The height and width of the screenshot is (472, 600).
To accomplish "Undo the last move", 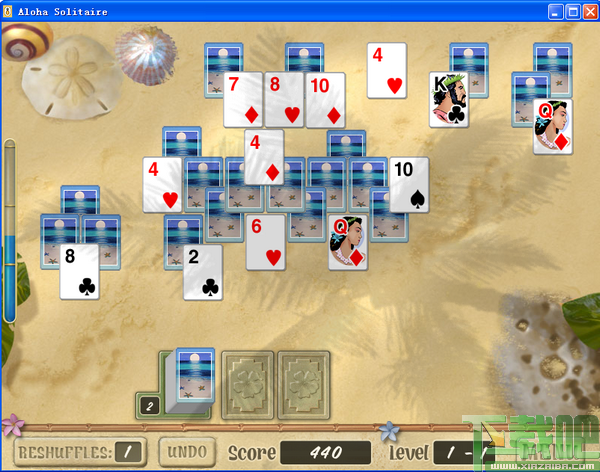I will click(186, 452).
